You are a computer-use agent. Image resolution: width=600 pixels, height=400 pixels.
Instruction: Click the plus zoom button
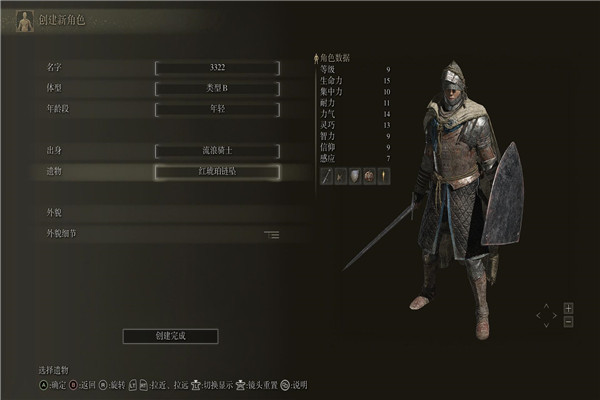[x=568, y=307]
